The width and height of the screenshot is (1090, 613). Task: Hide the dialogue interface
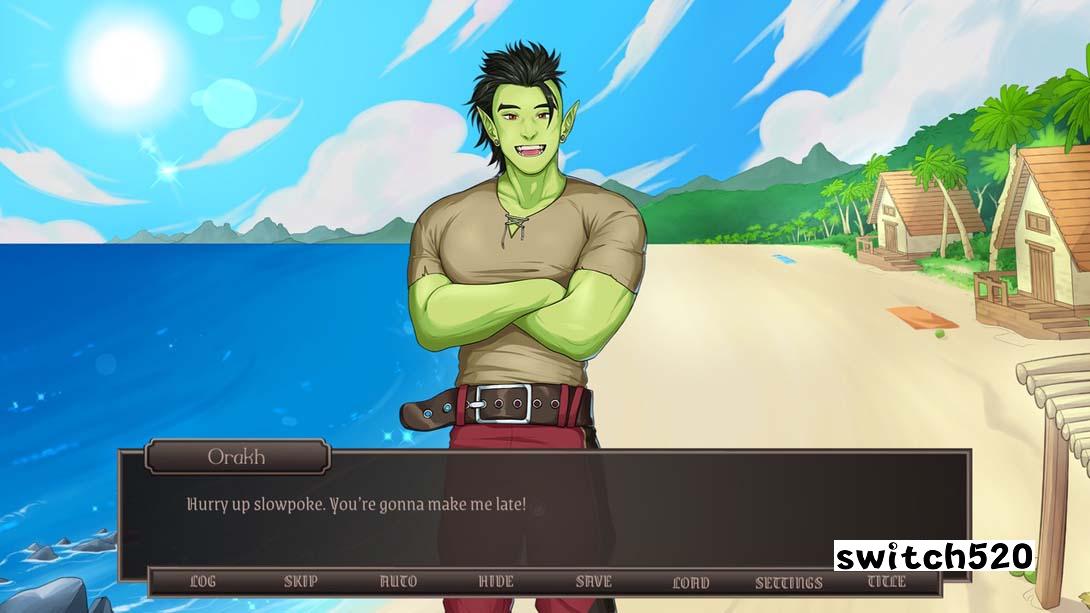click(x=496, y=581)
